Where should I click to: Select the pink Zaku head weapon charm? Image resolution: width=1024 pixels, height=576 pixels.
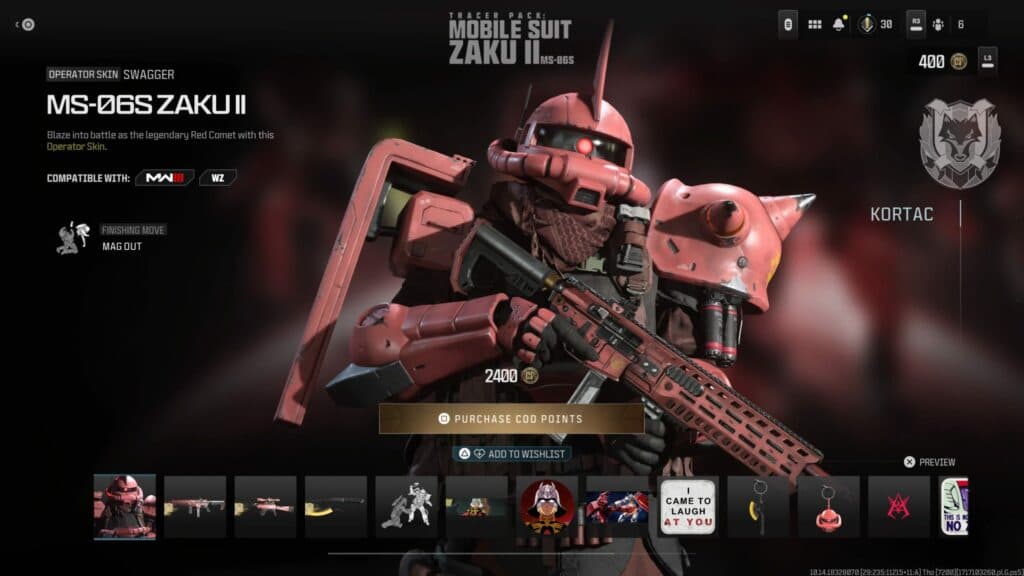pyautogui.click(x=828, y=506)
